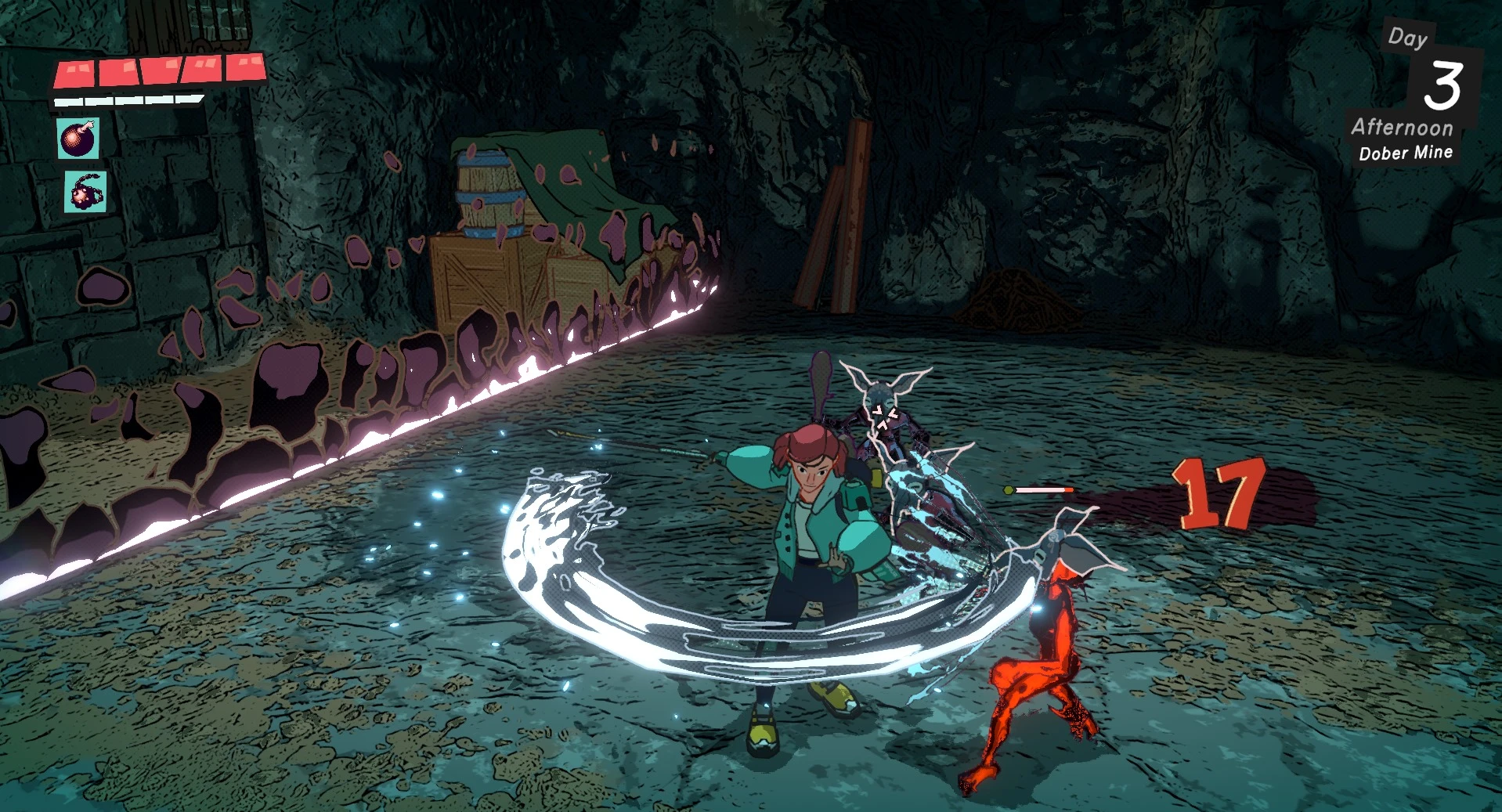Click the Day text label
Viewport: 1502px width, 812px height.
click(x=1408, y=38)
